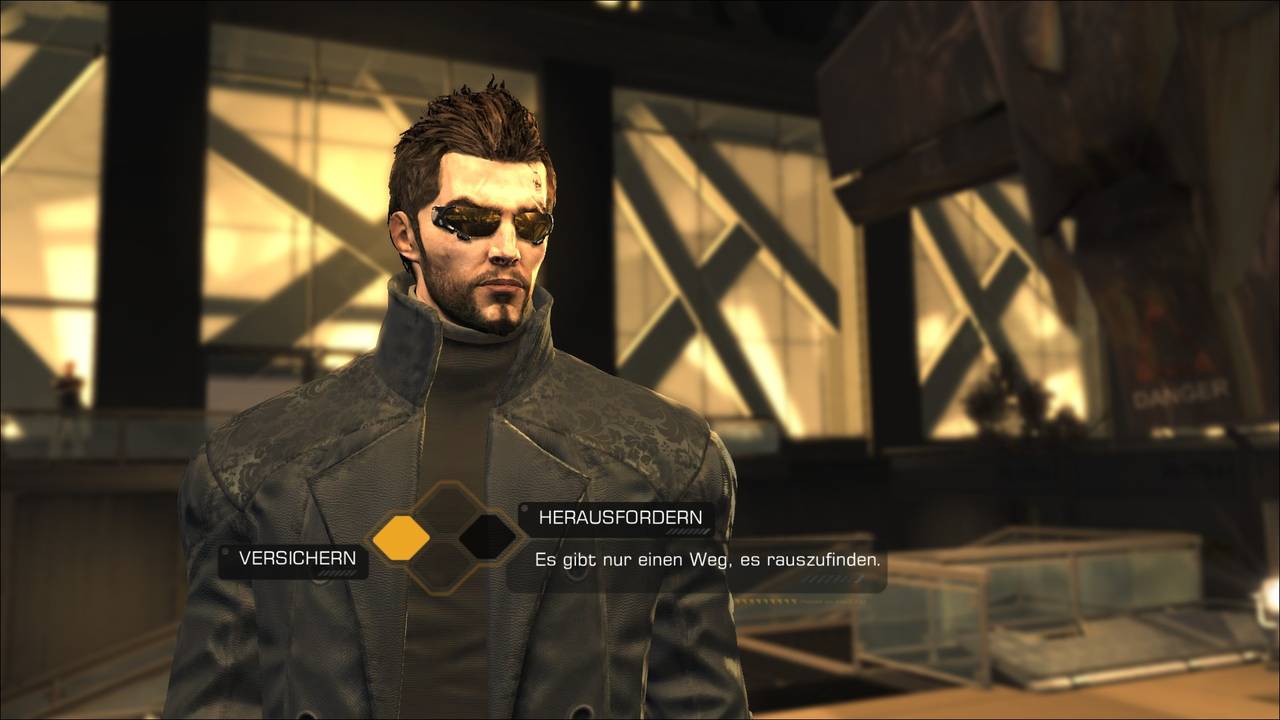Screen dimensions: 1280x720
Task: Choose the VERSICHERN dialogue response
Action: pyautogui.click(x=297, y=559)
